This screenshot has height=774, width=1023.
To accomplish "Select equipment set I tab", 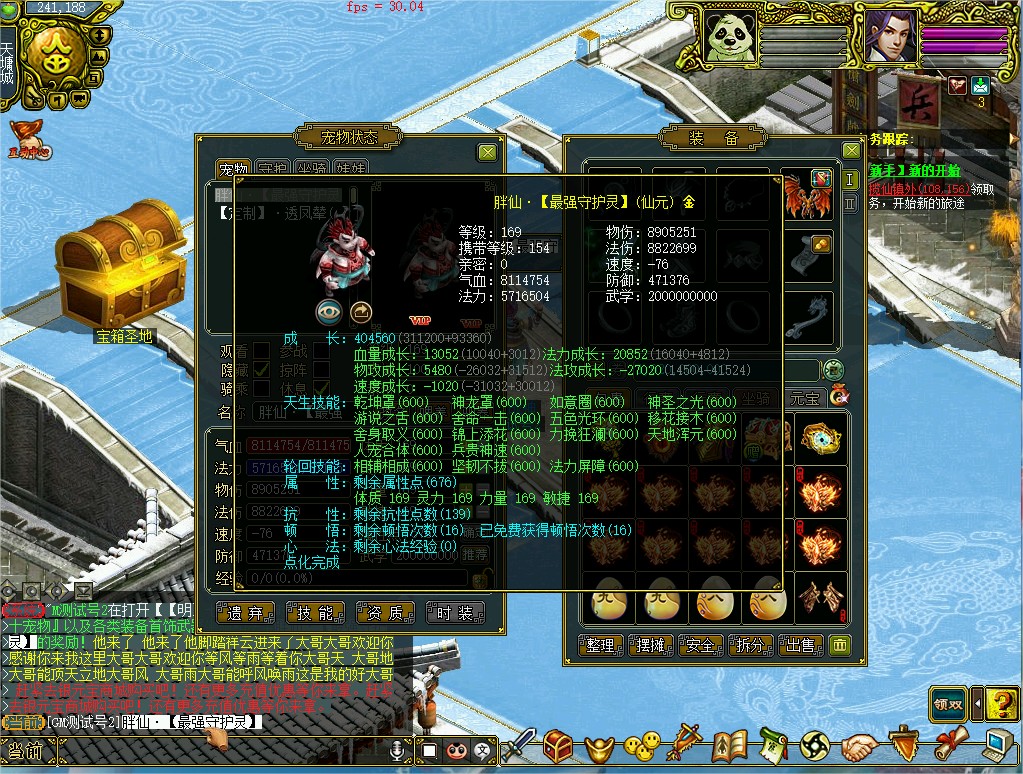I will click(851, 180).
